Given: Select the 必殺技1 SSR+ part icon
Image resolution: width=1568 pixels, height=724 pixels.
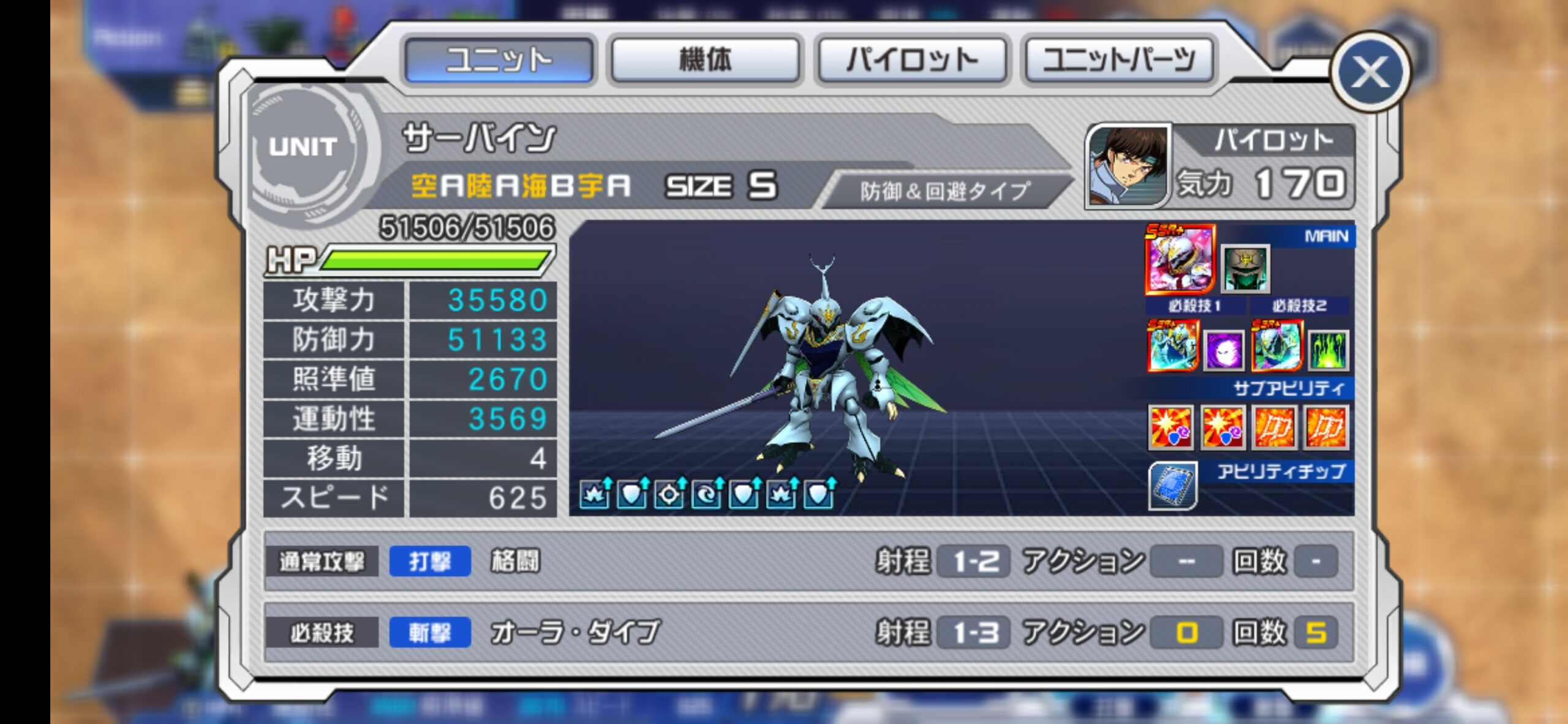Looking at the screenshot, I should [1172, 347].
